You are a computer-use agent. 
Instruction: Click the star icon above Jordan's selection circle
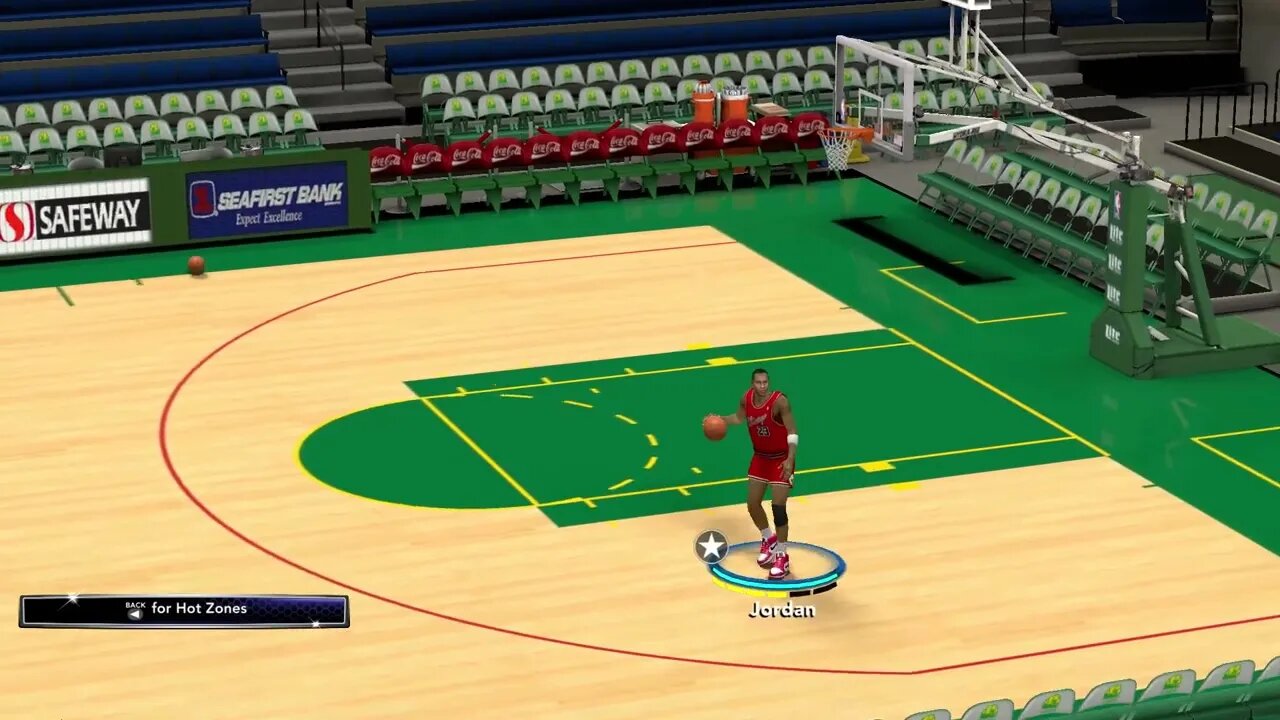710,546
